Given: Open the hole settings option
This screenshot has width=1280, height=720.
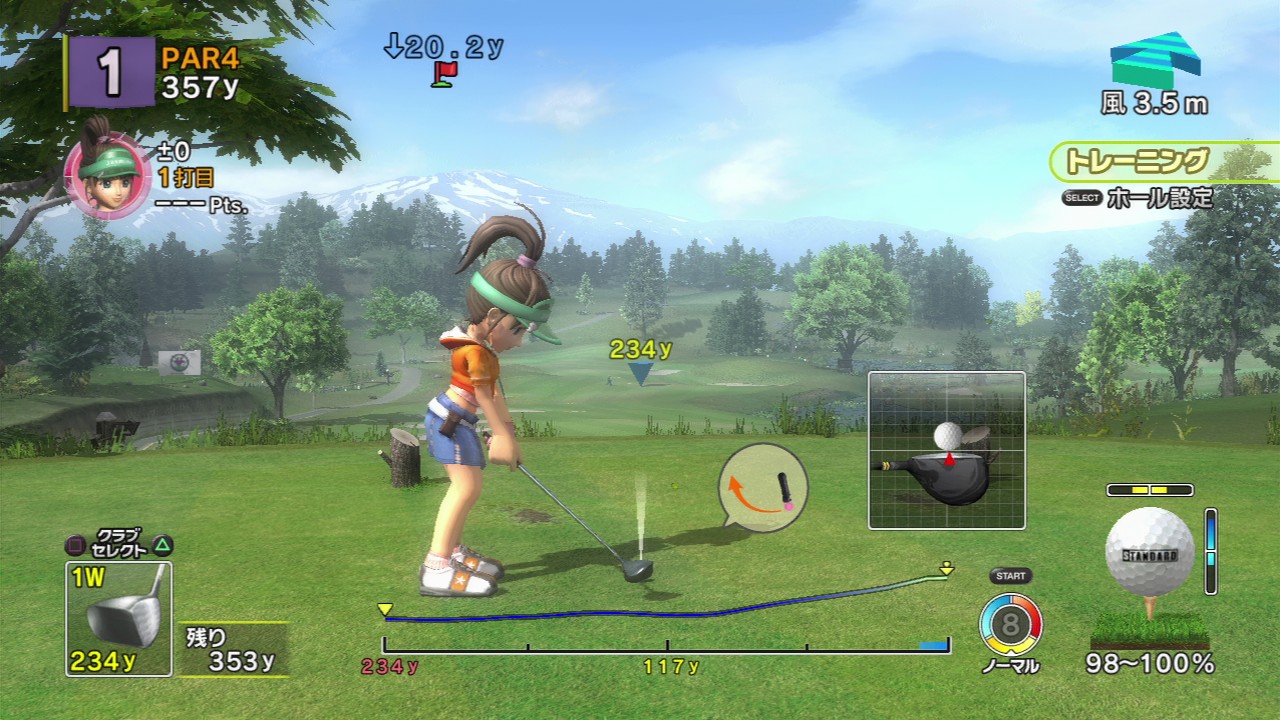Looking at the screenshot, I should 1137,198.
